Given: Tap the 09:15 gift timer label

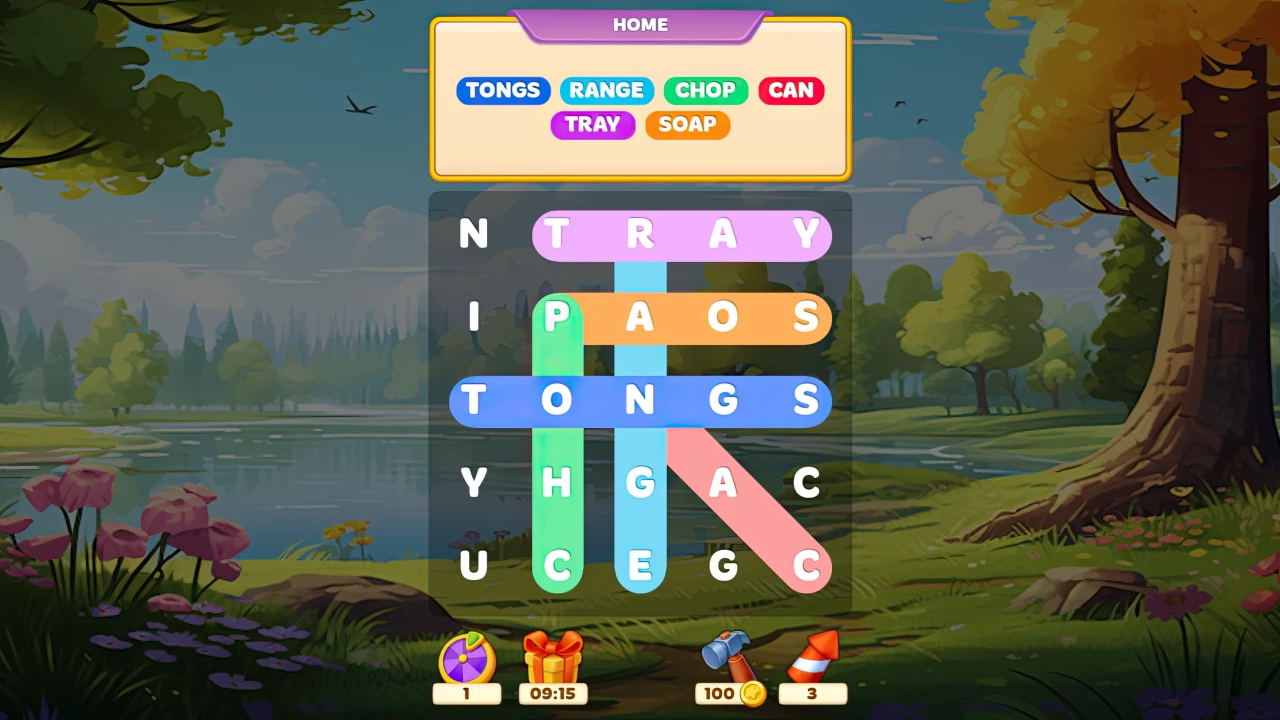Looking at the screenshot, I should (552, 693).
